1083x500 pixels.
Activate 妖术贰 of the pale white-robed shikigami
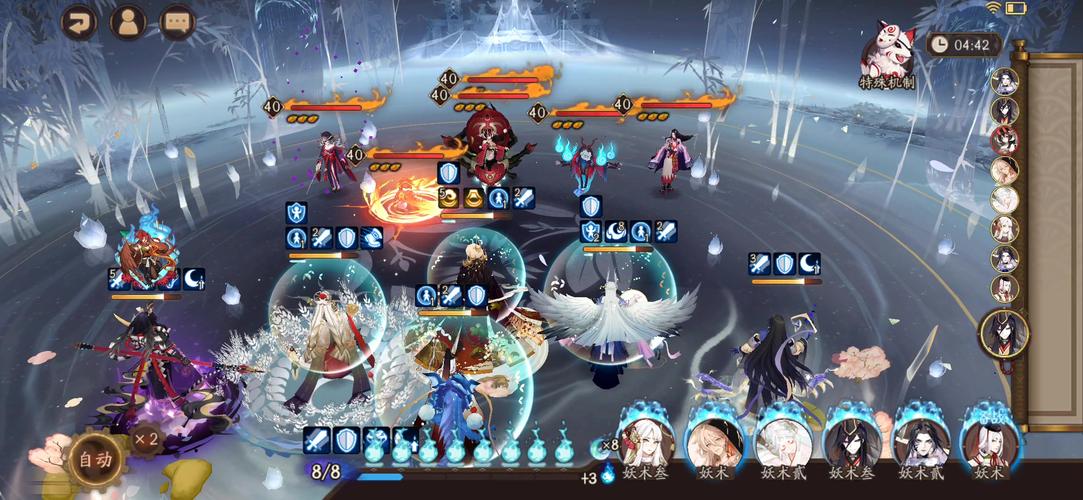(783, 441)
